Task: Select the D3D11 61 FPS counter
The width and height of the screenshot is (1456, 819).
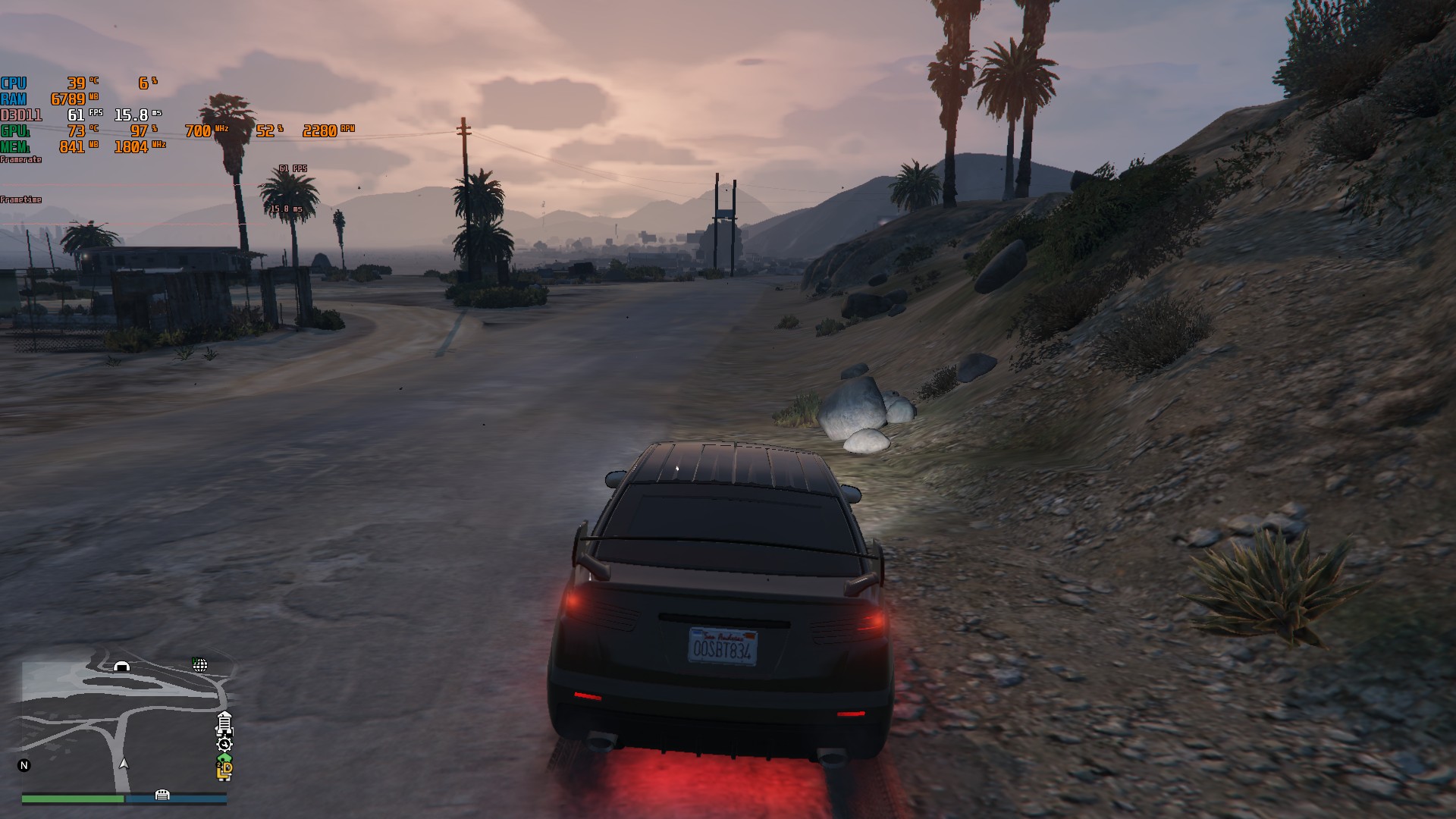Action: pos(76,115)
